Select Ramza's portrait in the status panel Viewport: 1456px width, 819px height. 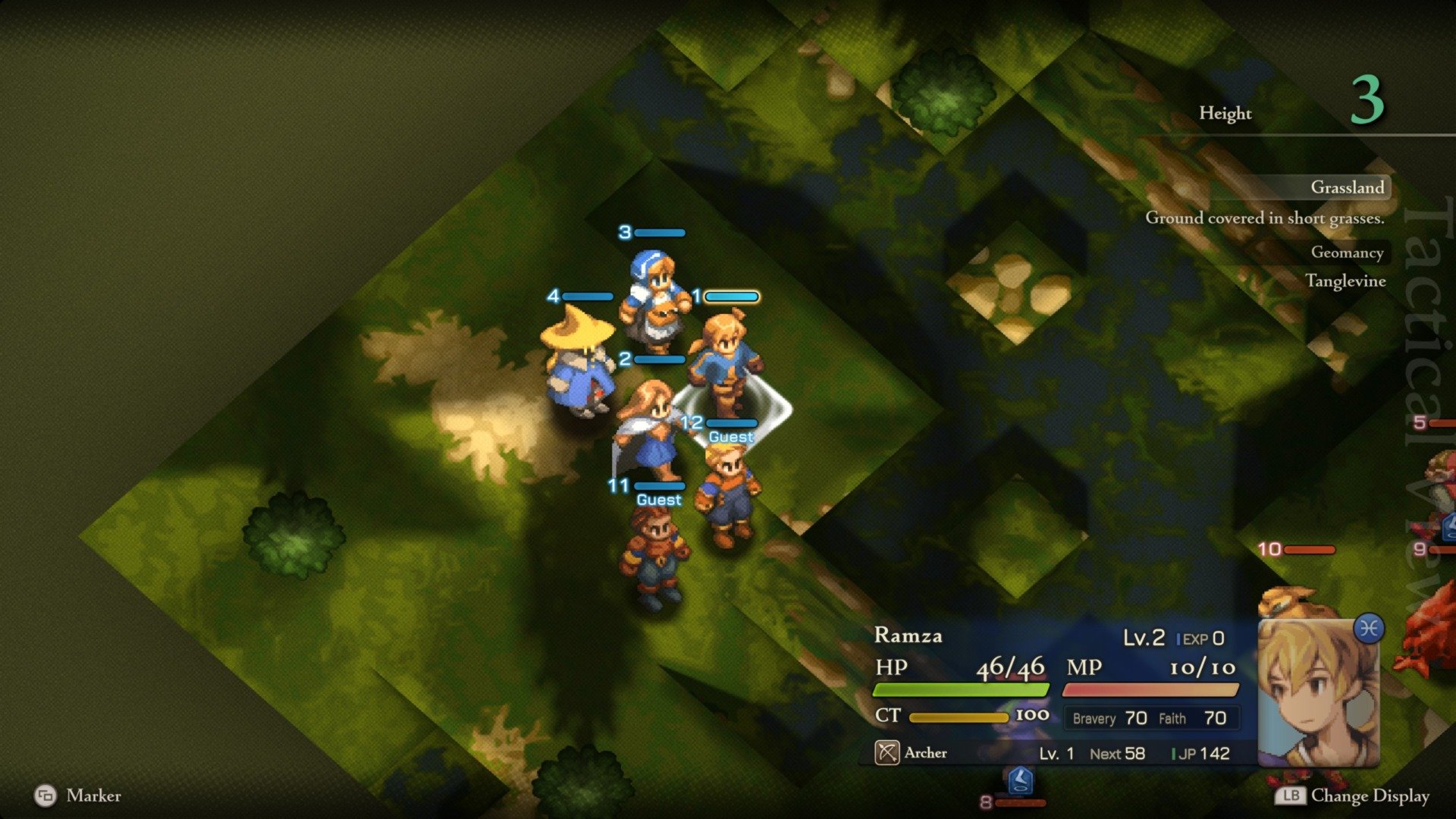point(1318,694)
